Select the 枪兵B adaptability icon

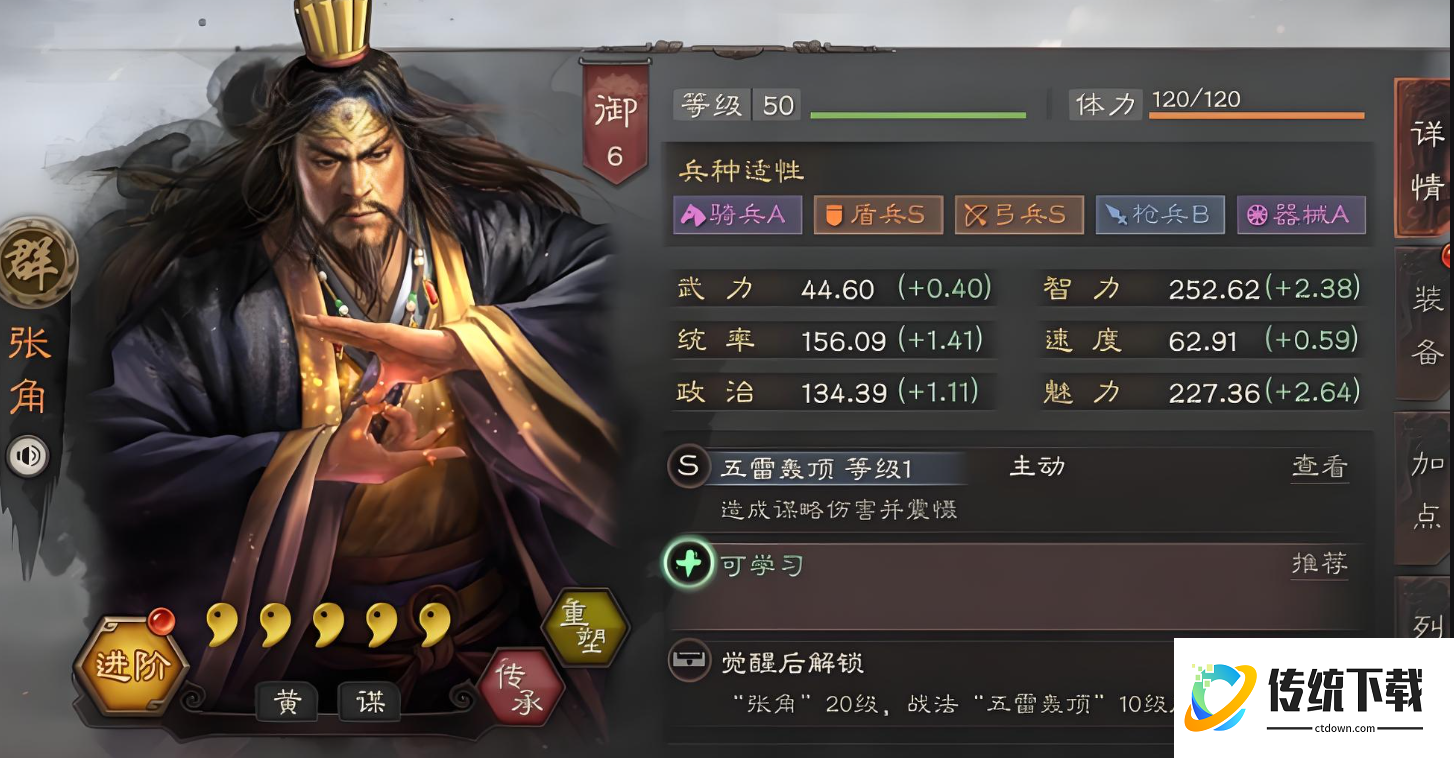click(x=1160, y=214)
